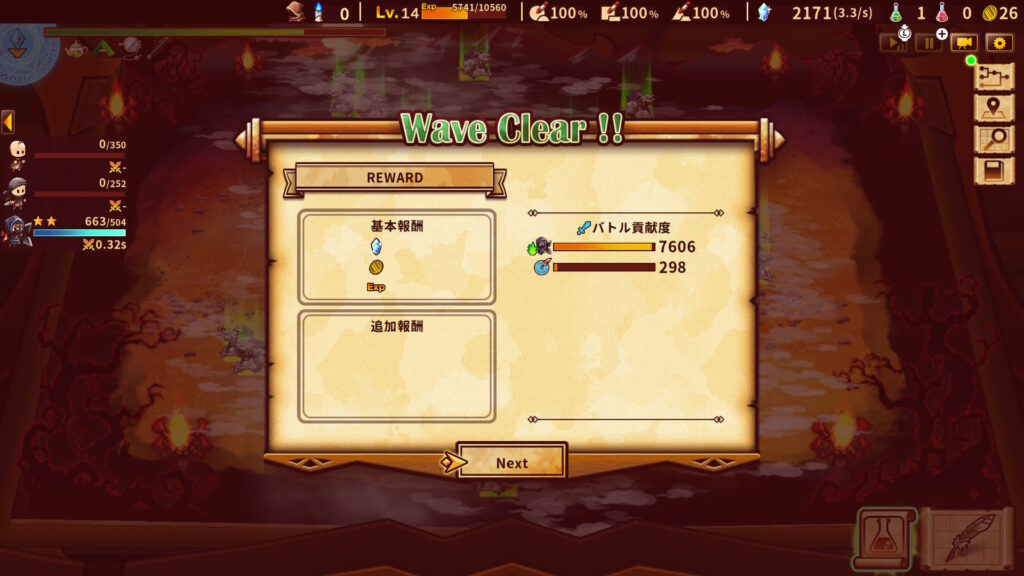Open the map pin location scroll
The image size is (1024, 576).
click(x=994, y=109)
